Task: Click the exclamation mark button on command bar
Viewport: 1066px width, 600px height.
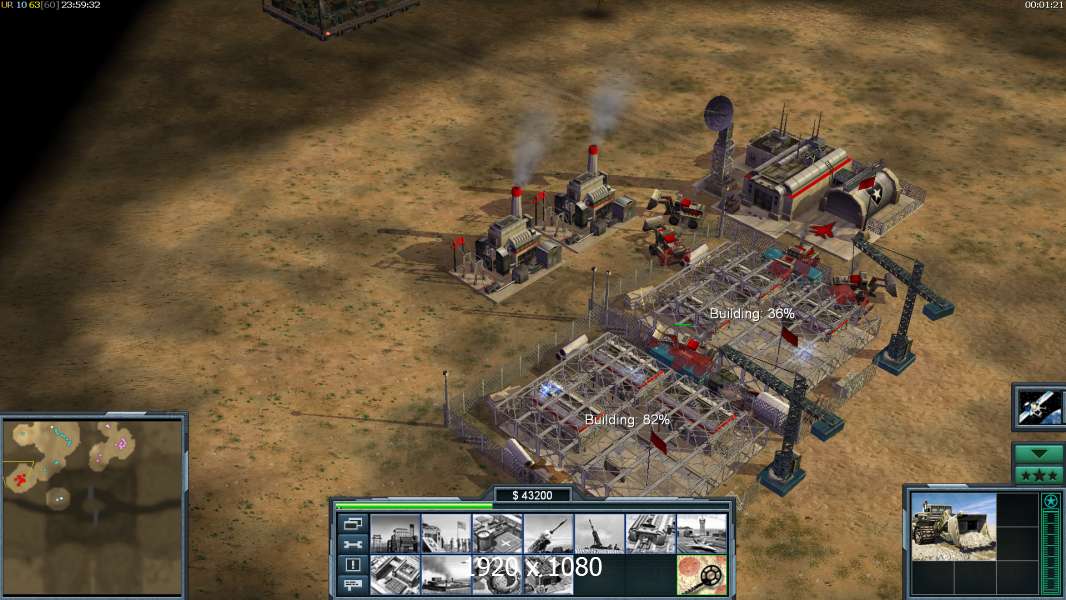Action: pos(352,565)
